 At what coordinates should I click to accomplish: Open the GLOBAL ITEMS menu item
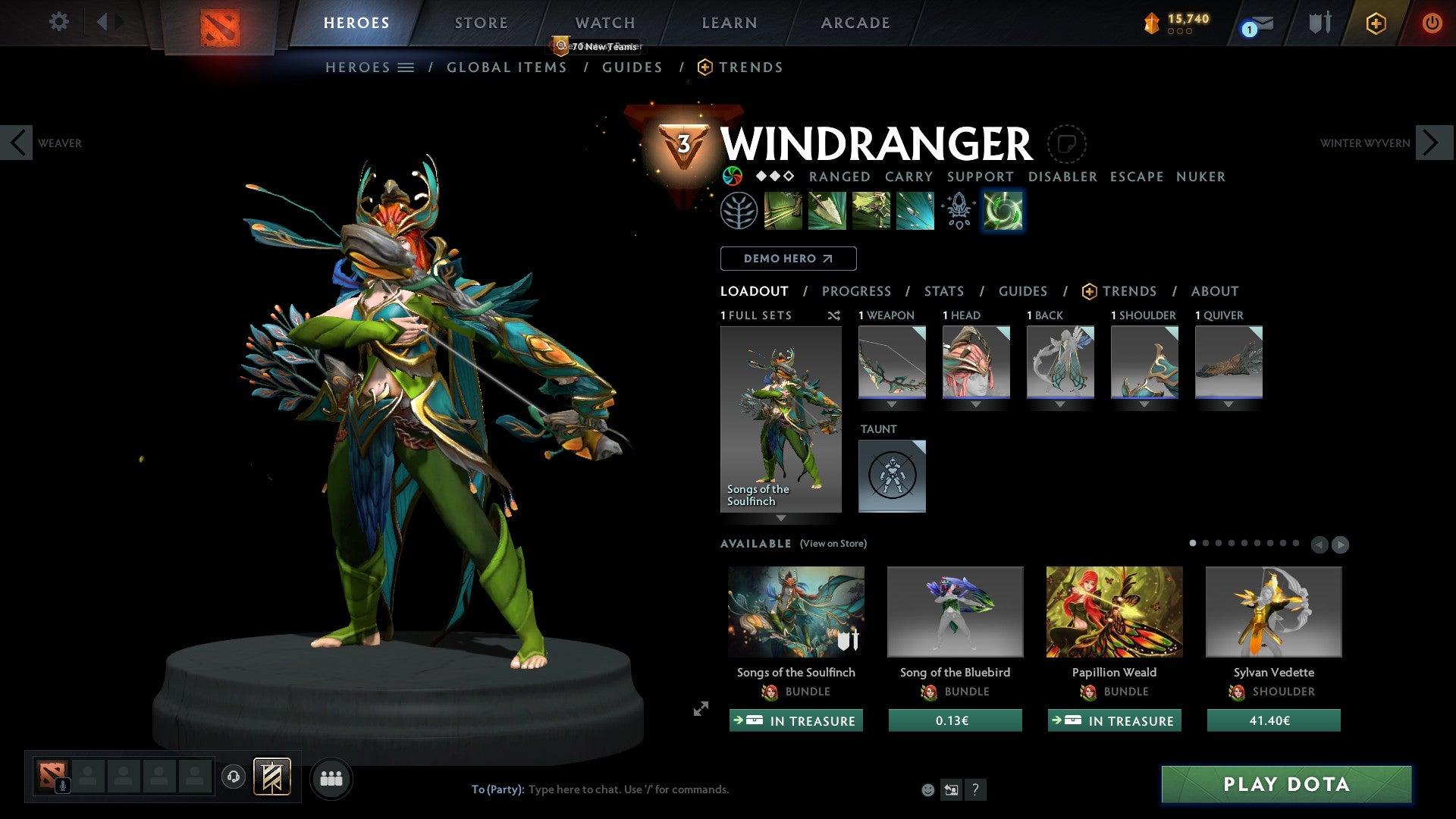507,67
